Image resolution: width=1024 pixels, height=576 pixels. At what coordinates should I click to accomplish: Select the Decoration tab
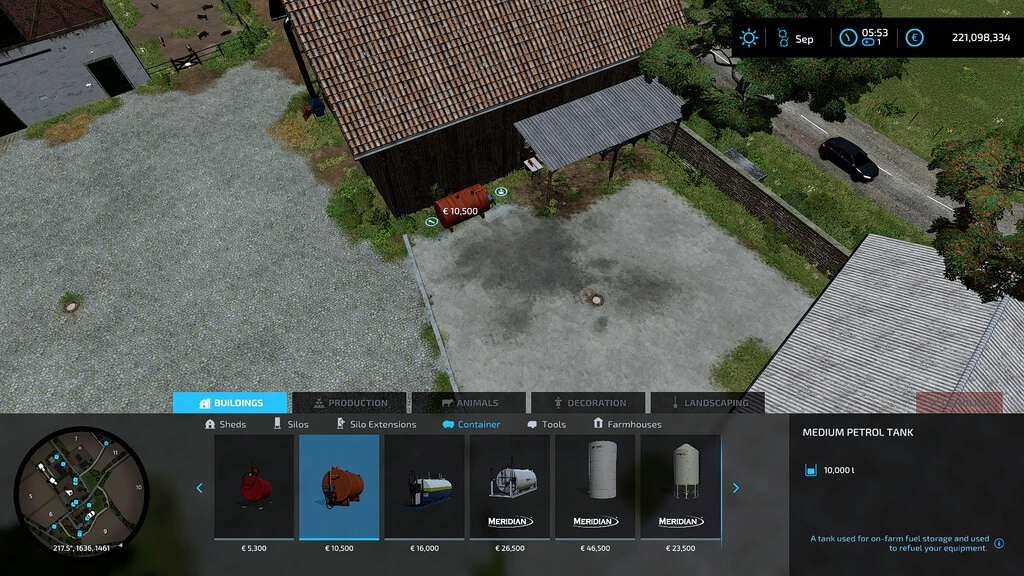point(588,403)
